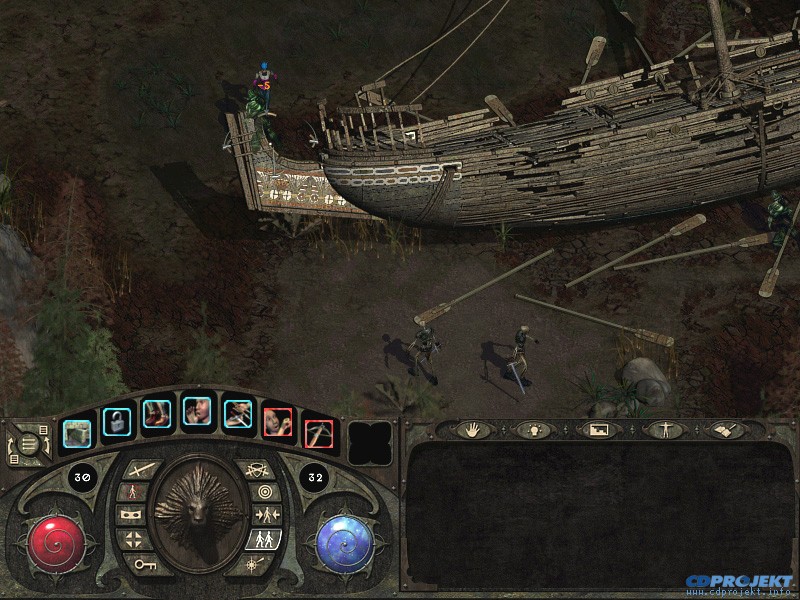Click the key icon button
The height and width of the screenshot is (600, 800).
click(x=146, y=563)
